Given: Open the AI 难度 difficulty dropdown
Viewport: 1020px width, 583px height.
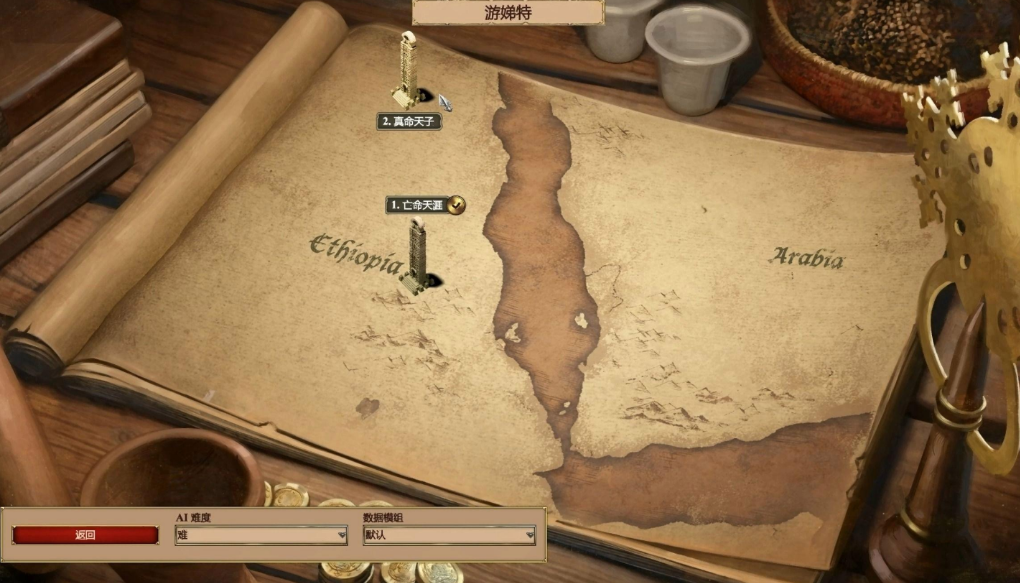Looking at the screenshot, I should coord(261,535).
